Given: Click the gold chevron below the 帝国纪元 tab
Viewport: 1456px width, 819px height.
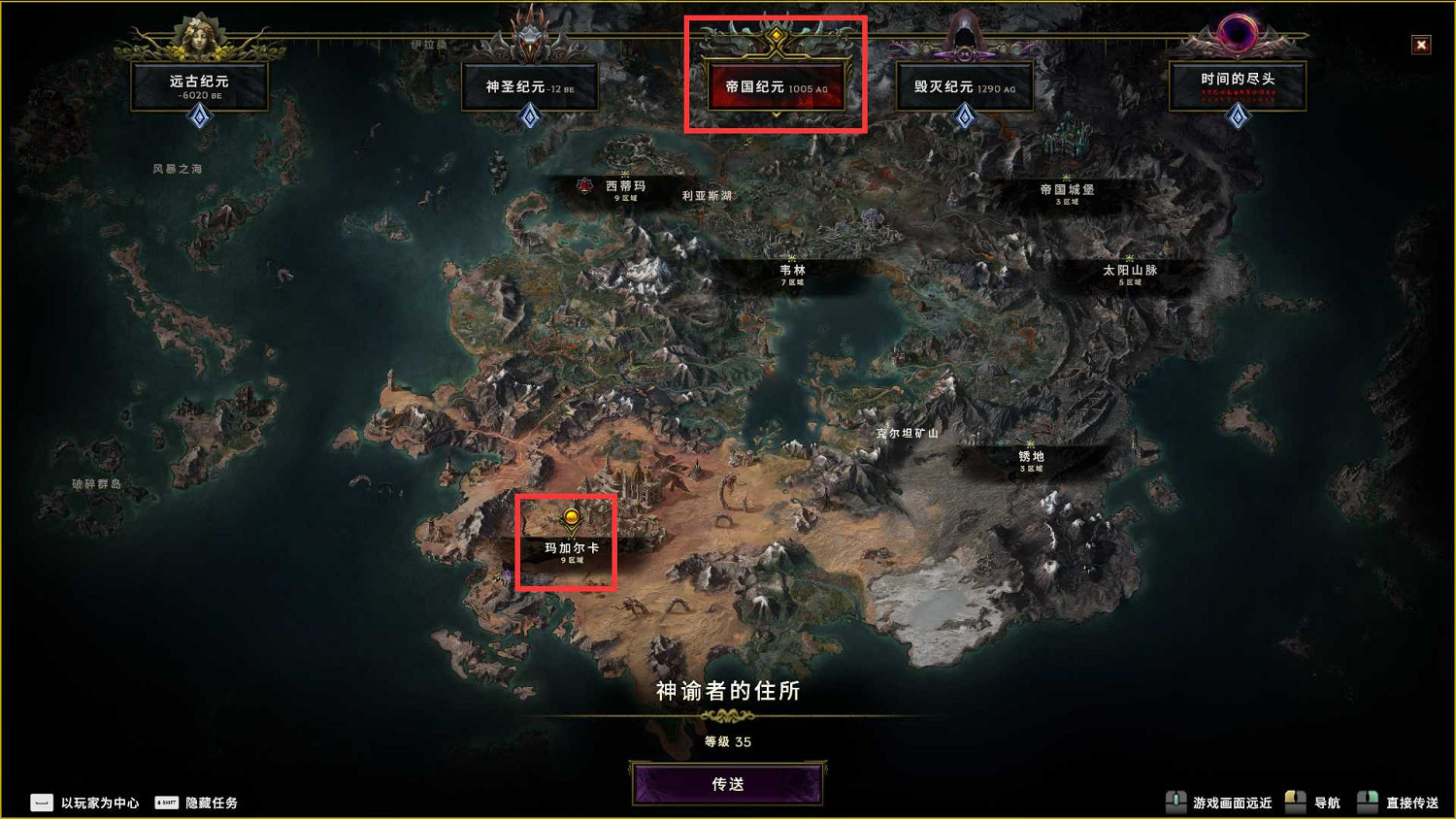Looking at the screenshot, I should [774, 114].
